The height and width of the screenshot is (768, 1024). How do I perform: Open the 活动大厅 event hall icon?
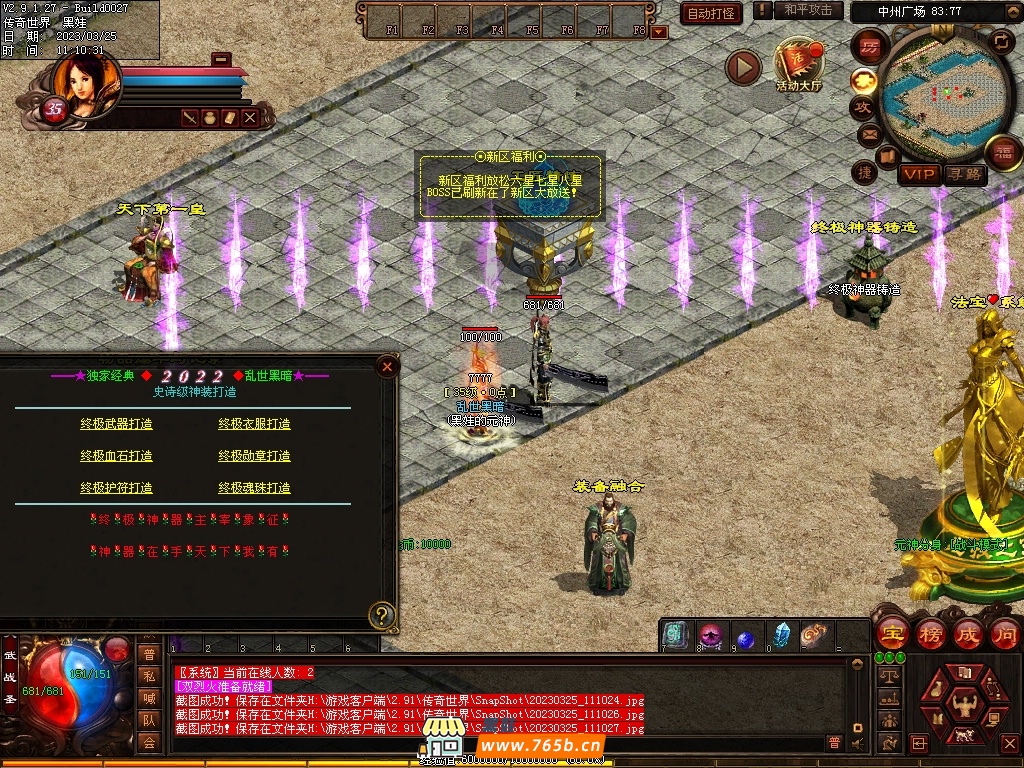[798, 63]
